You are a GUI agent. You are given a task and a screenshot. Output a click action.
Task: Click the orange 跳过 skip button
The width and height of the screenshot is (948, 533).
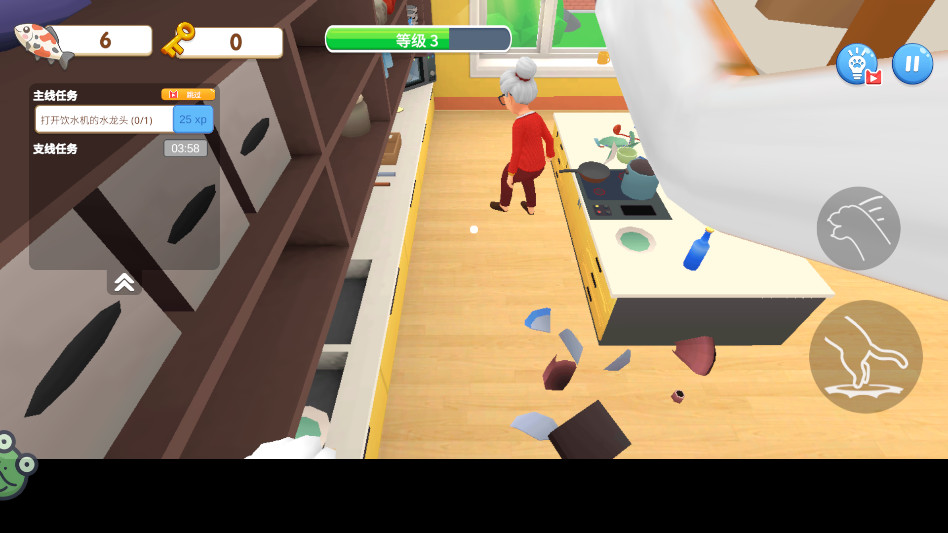pyautogui.click(x=188, y=95)
